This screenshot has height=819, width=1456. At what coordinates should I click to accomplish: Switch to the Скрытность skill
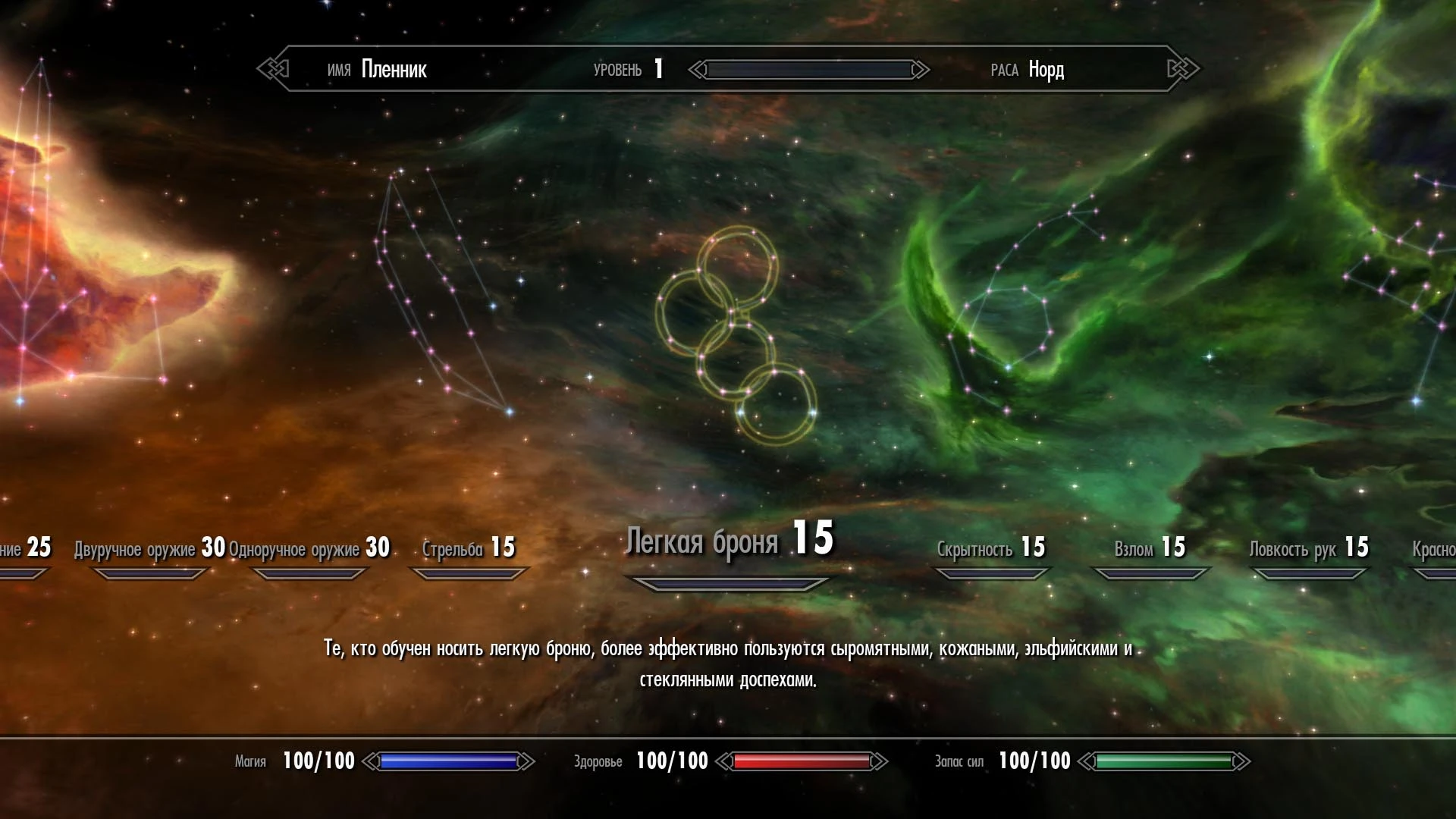point(990,548)
